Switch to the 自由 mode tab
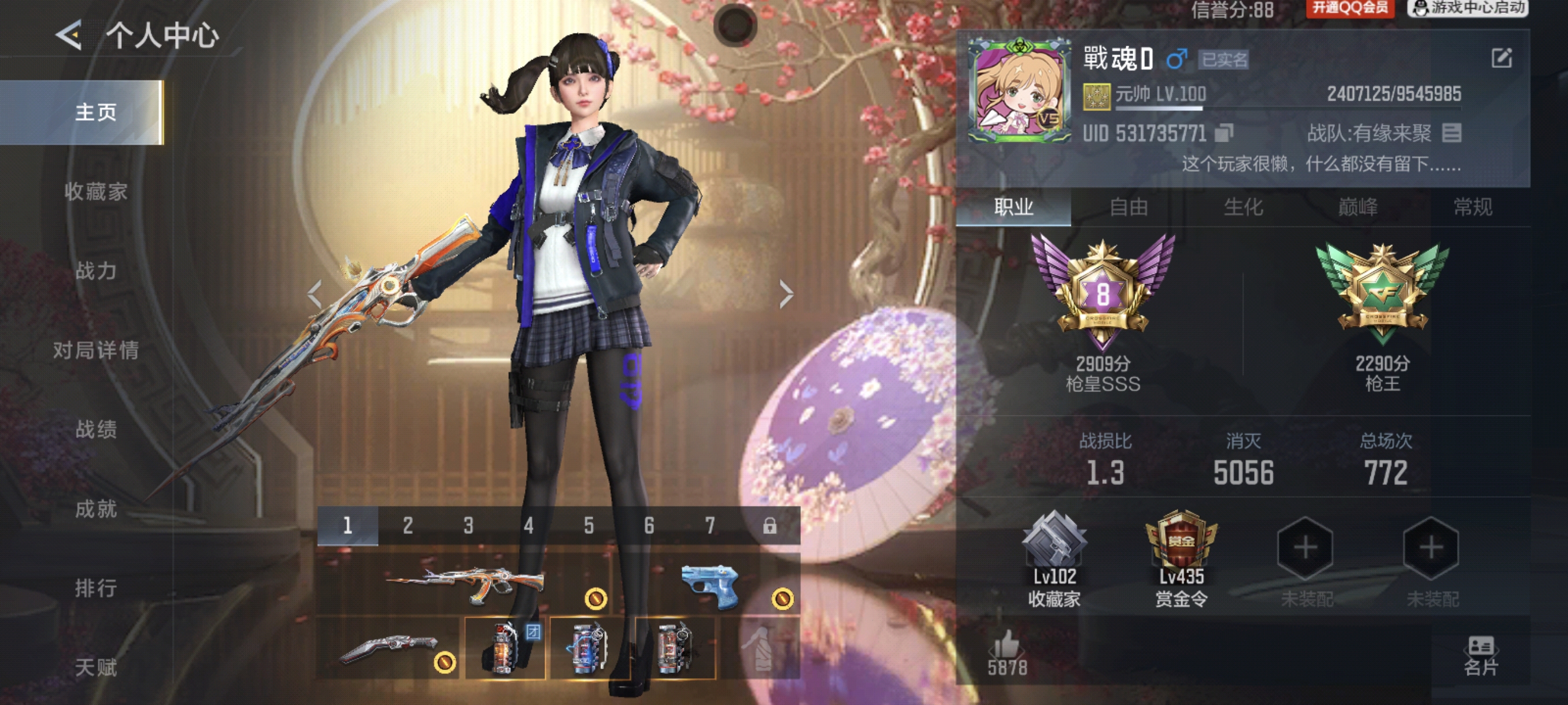This screenshot has height=705, width=1568. tap(1129, 207)
